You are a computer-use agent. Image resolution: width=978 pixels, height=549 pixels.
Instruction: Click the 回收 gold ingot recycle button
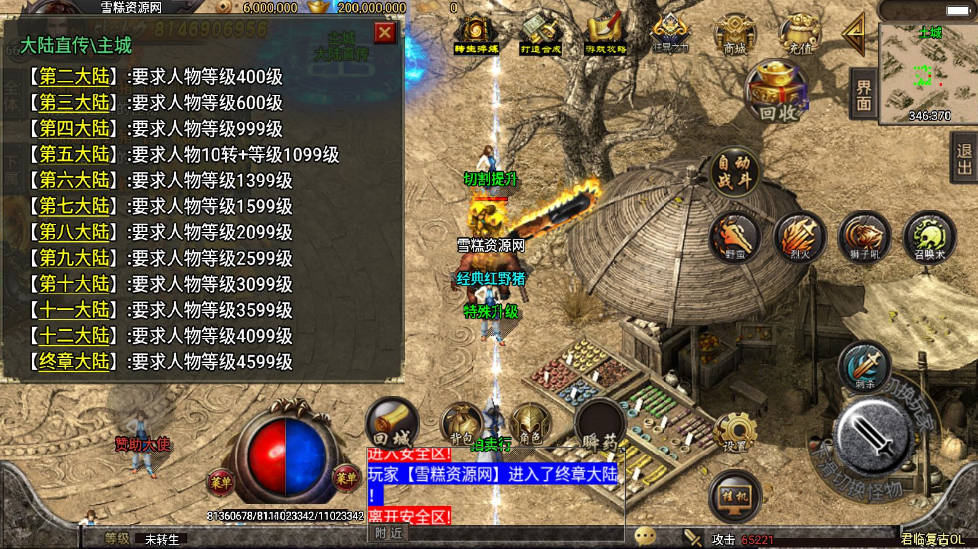pos(777,92)
